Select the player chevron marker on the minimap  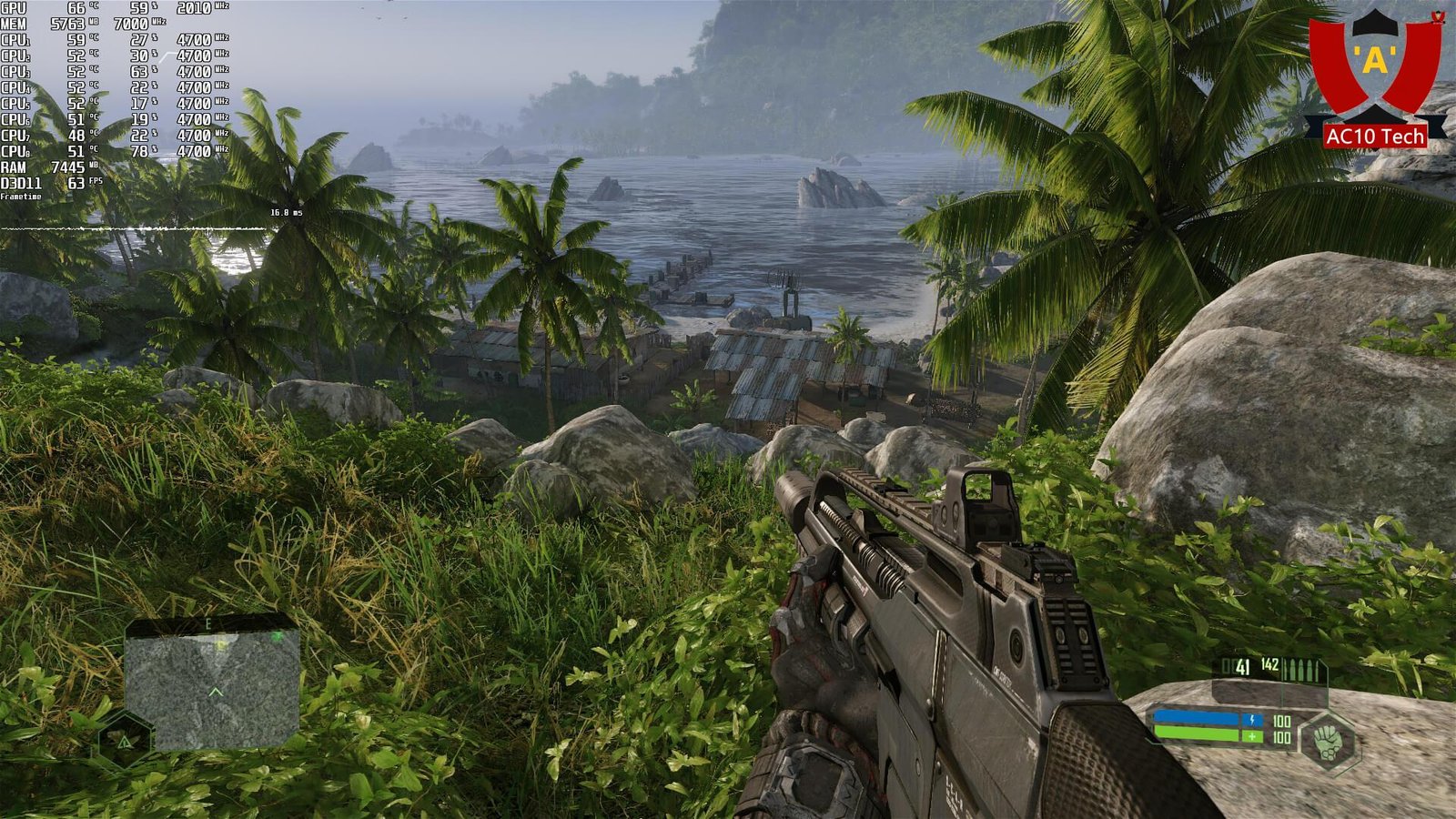pos(217,693)
